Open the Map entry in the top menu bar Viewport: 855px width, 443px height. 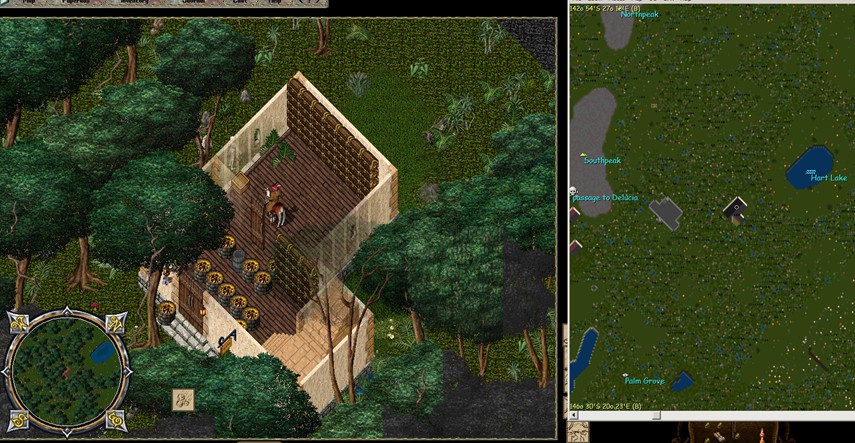(x=29, y=3)
